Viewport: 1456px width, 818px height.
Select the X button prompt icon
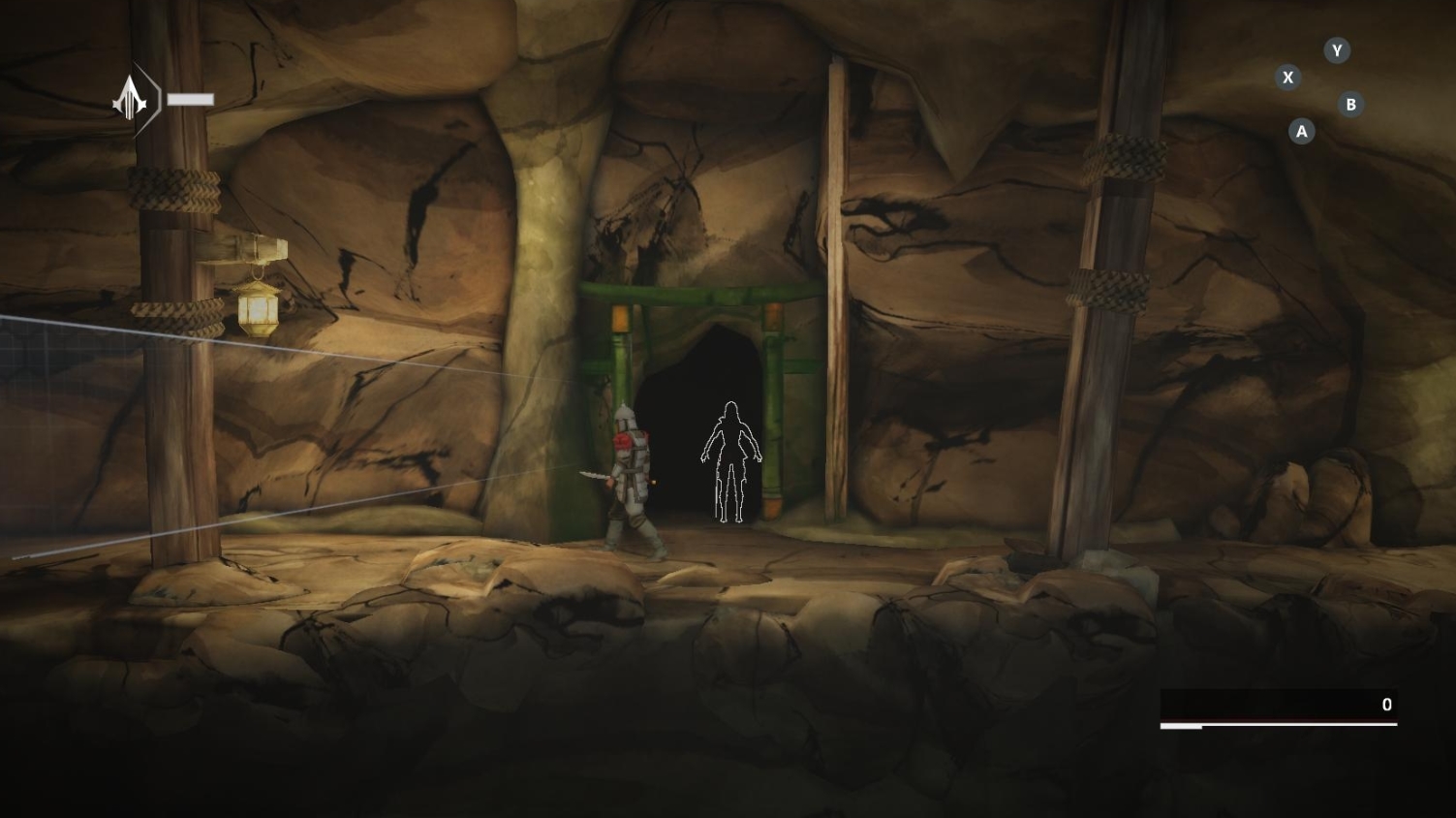click(1288, 77)
